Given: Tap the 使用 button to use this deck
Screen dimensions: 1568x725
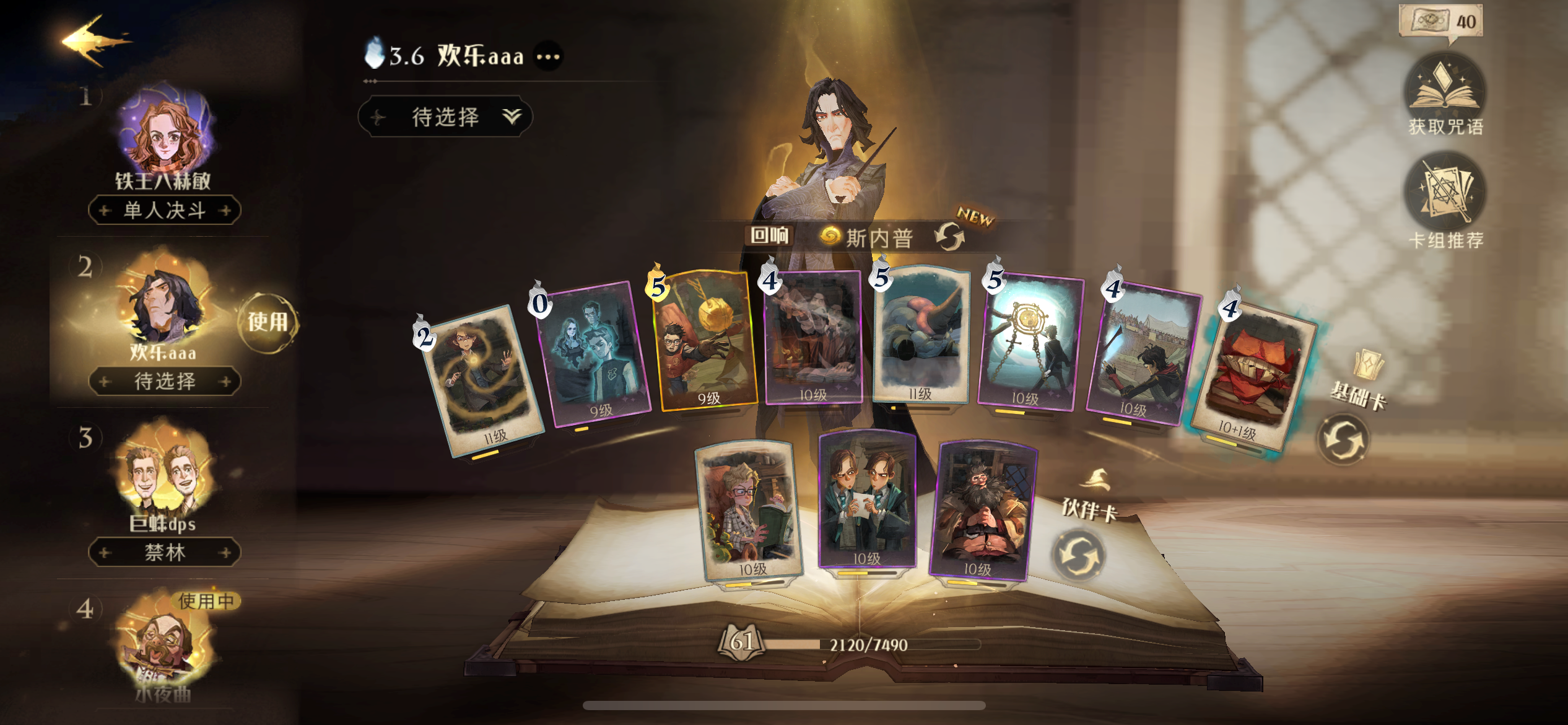Looking at the screenshot, I should tap(268, 322).
